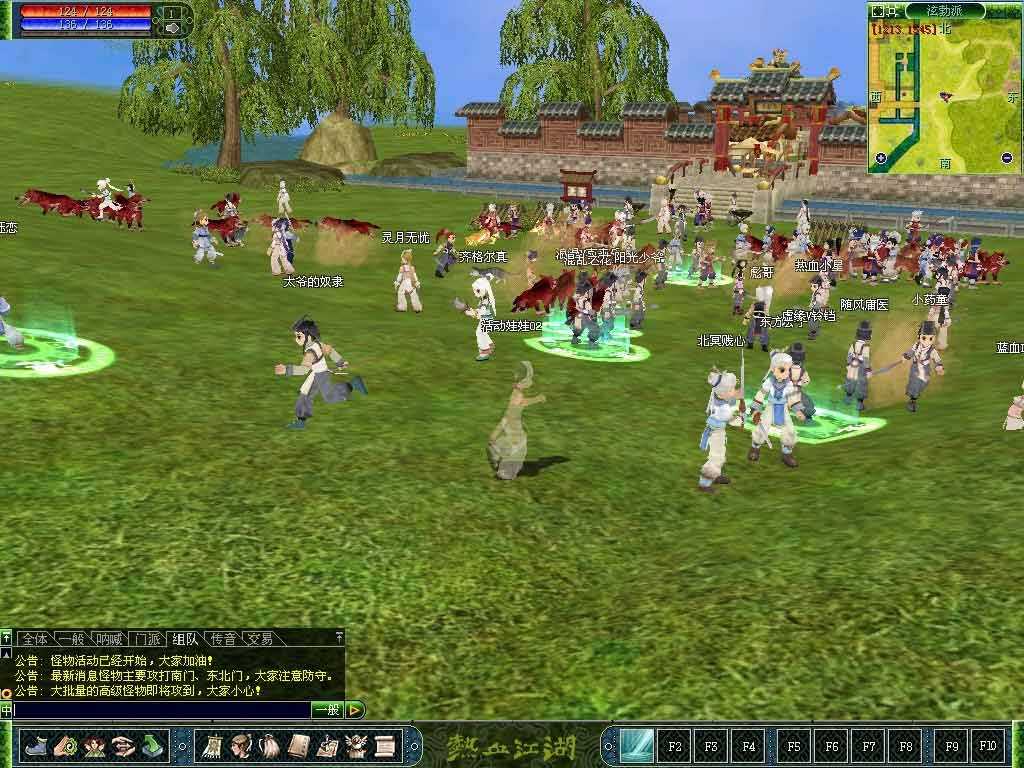Open the character portrait menu icon
The image size is (1024, 768).
click(241, 746)
